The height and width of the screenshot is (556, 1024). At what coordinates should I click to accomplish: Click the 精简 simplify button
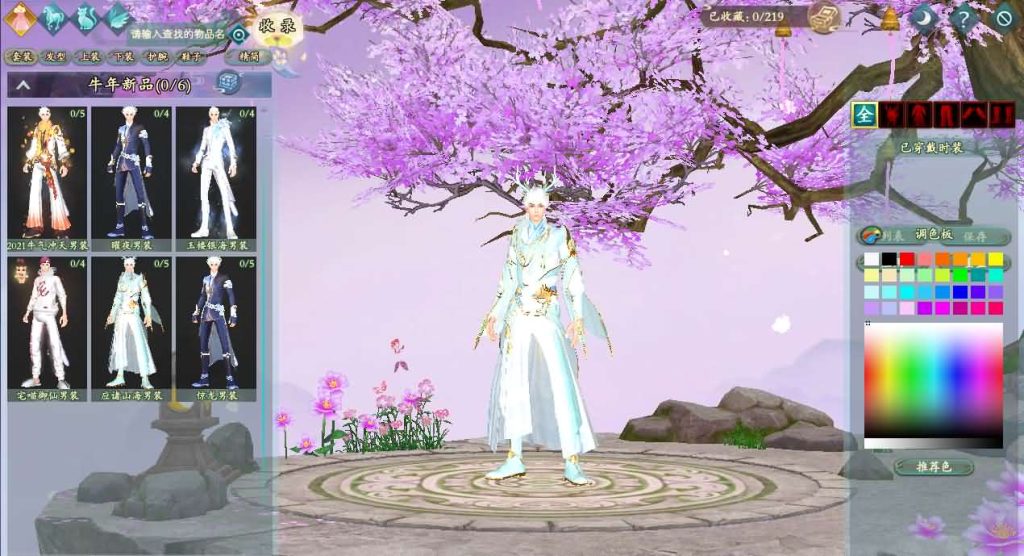coord(249,57)
